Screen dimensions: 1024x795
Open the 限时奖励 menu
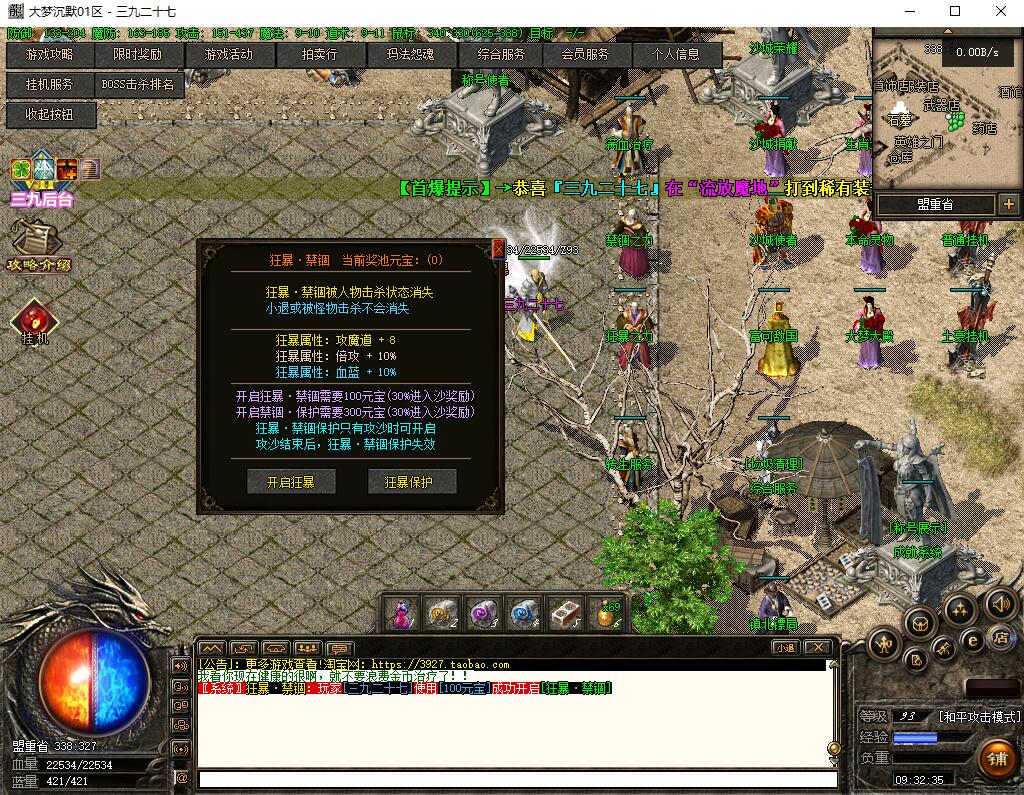click(138, 55)
